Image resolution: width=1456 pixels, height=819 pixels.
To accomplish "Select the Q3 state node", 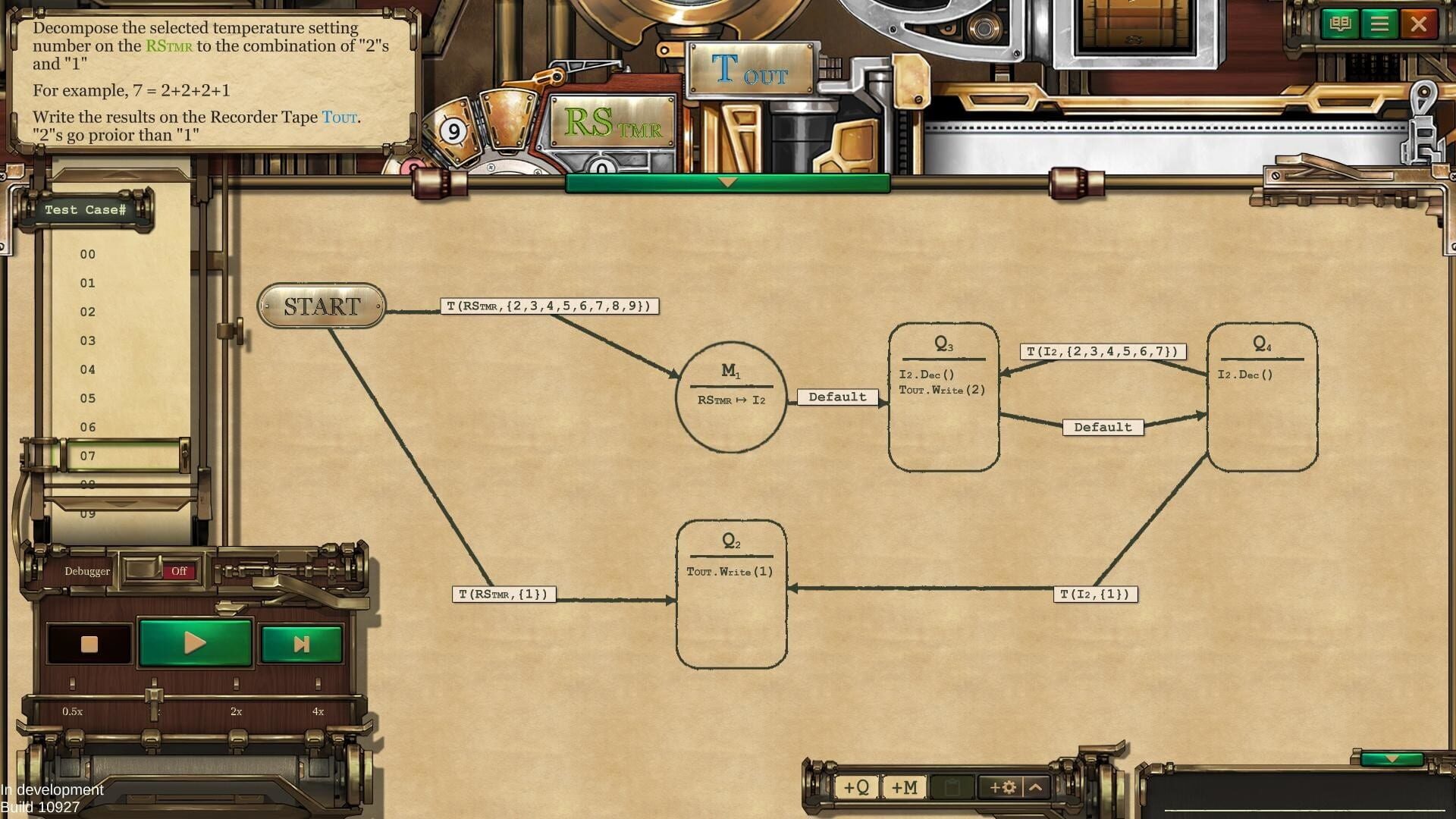I will [x=943, y=394].
